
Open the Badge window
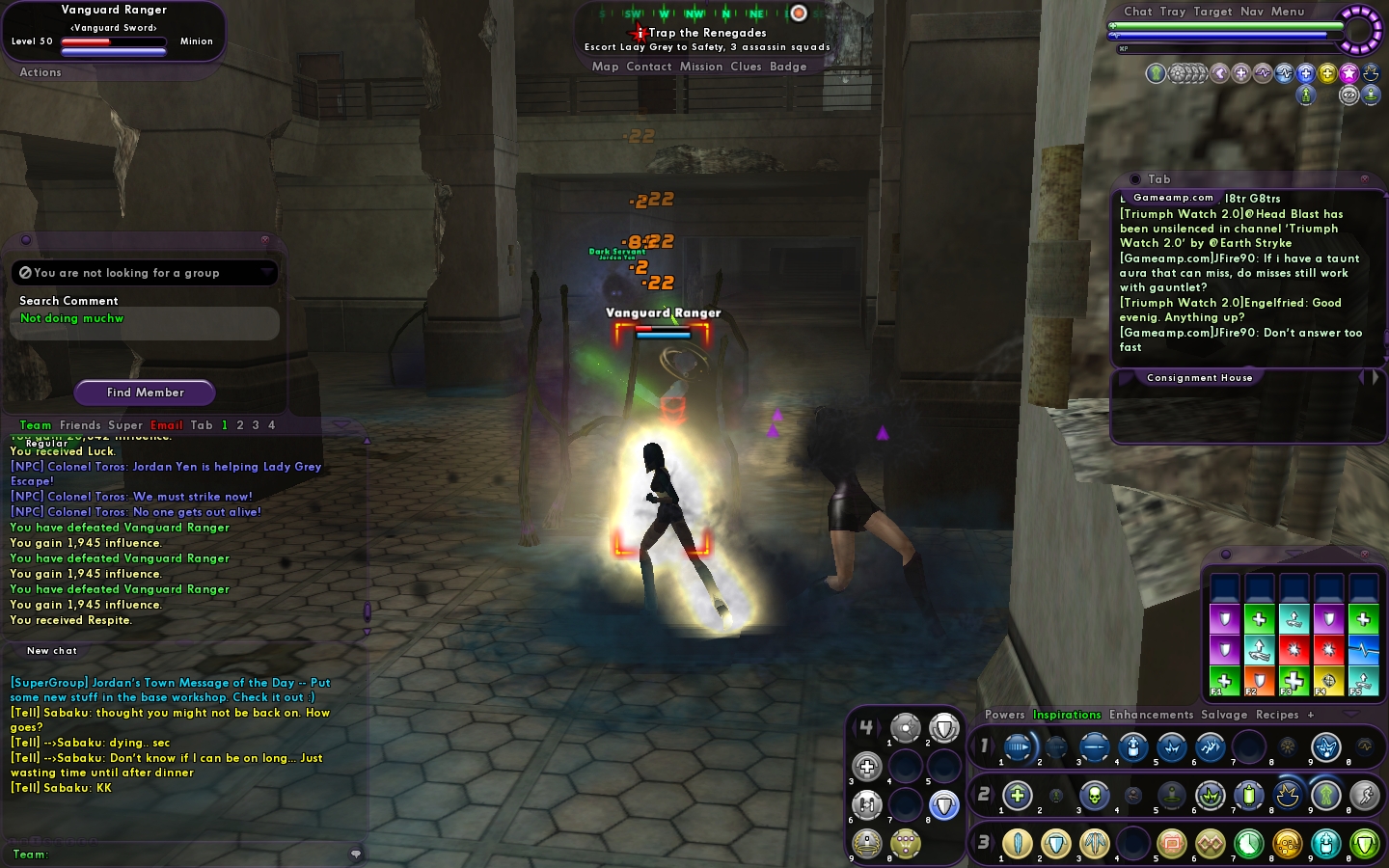788,67
